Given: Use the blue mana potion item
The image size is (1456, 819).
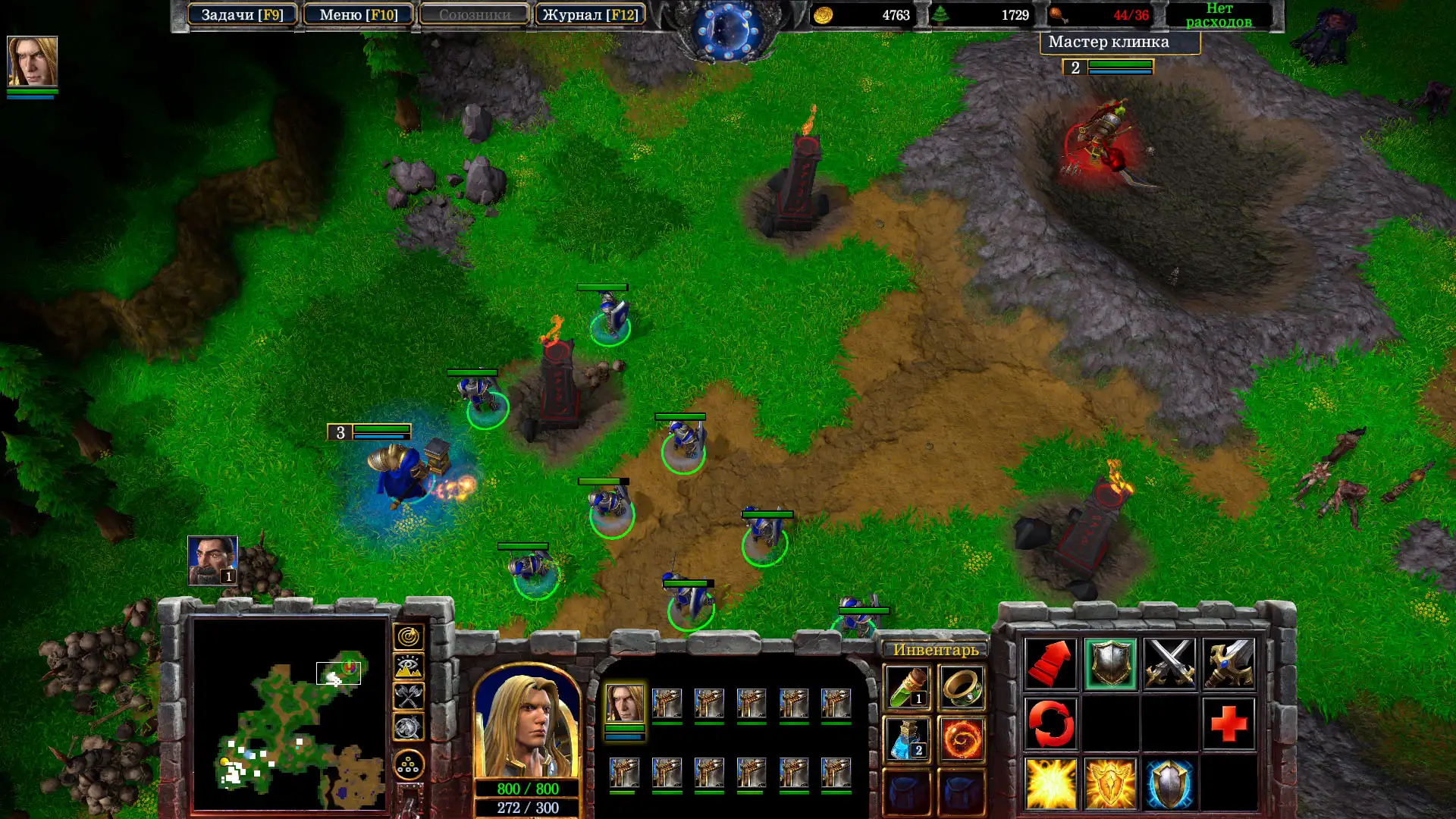Looking at the screenshot, I should click(x=907, y=739).
